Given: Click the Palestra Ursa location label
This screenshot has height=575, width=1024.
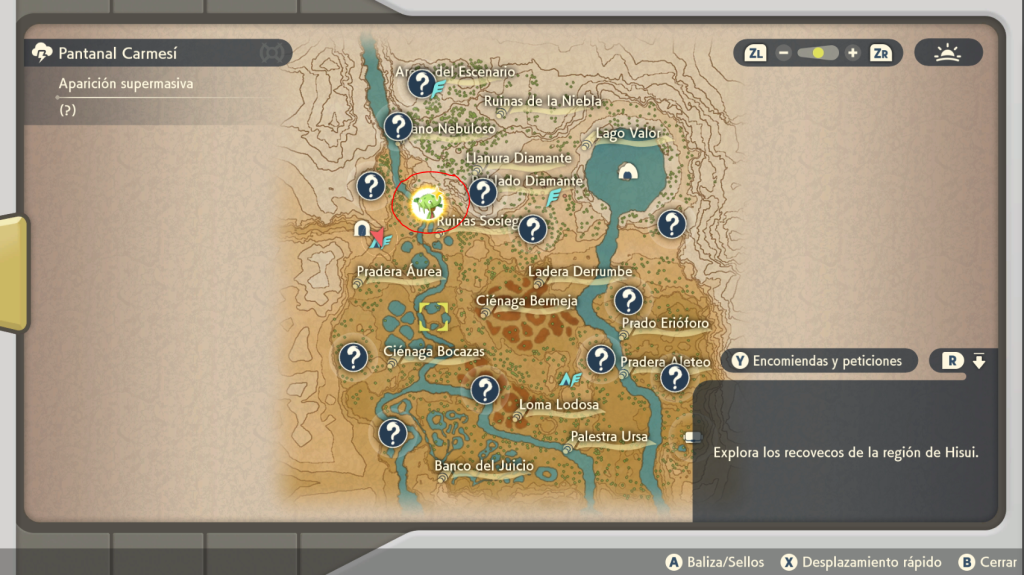Looking at the screenshot, I should coord(609,437).
